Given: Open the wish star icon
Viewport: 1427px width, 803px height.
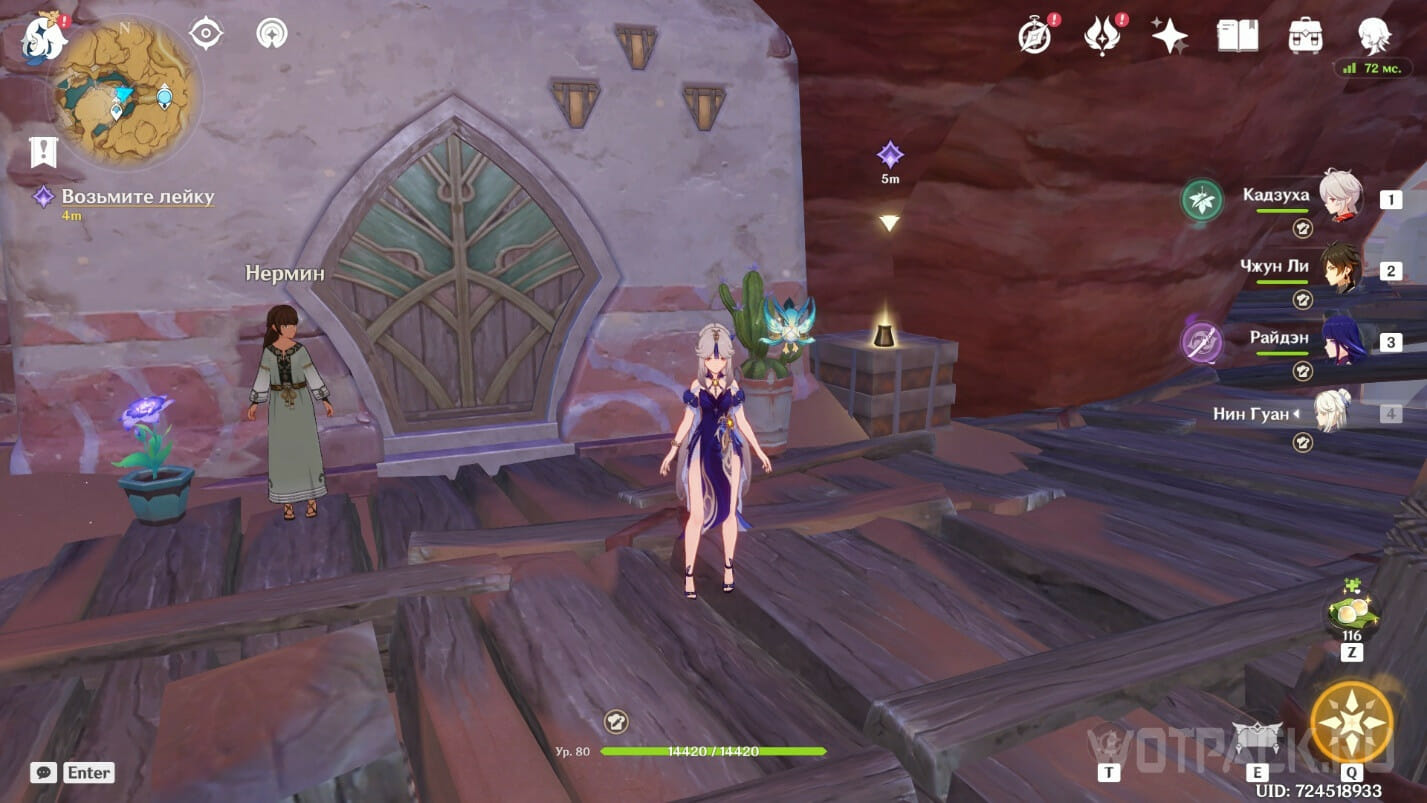Looking at the screenshot, I should (1169, 36).
